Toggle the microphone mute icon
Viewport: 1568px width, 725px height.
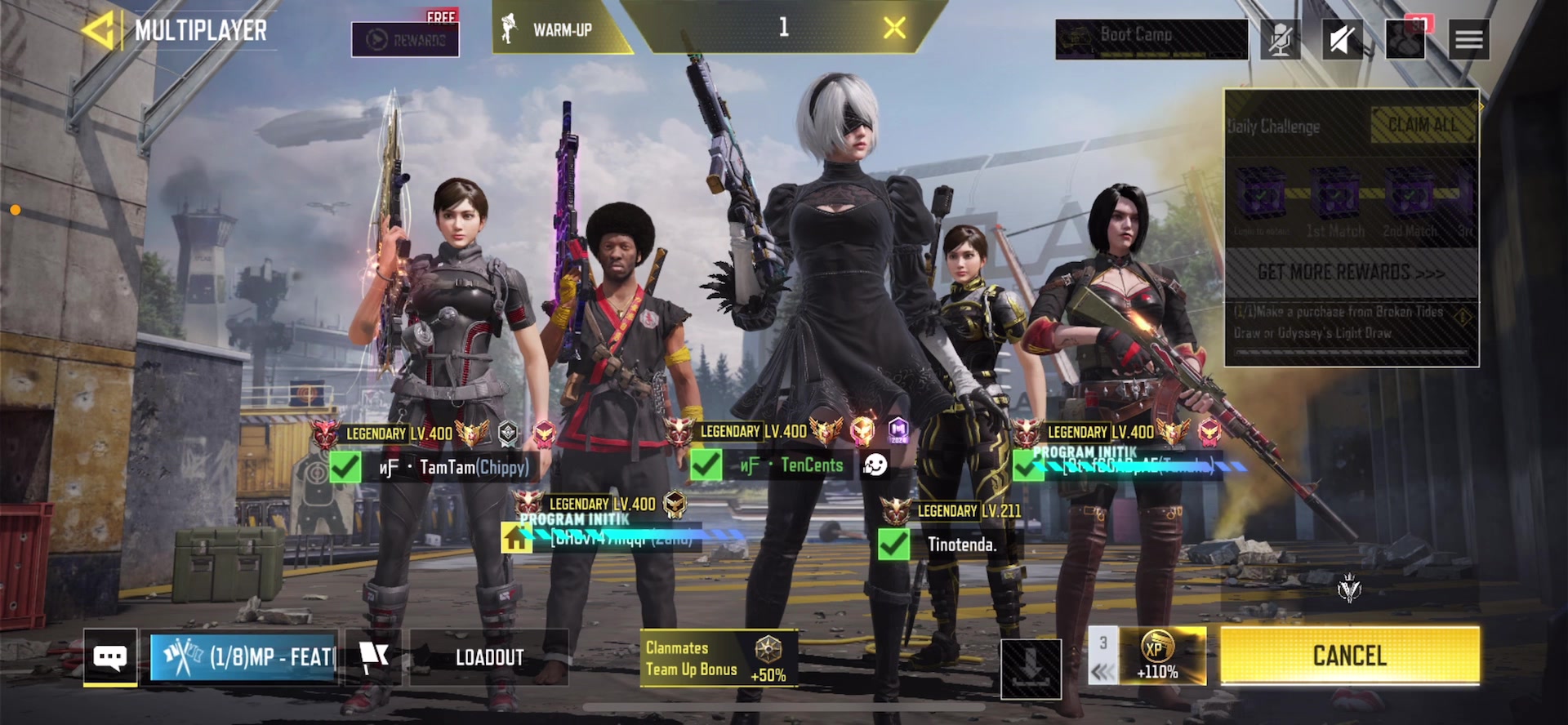pyautogui.click(x=1280, y=39)
